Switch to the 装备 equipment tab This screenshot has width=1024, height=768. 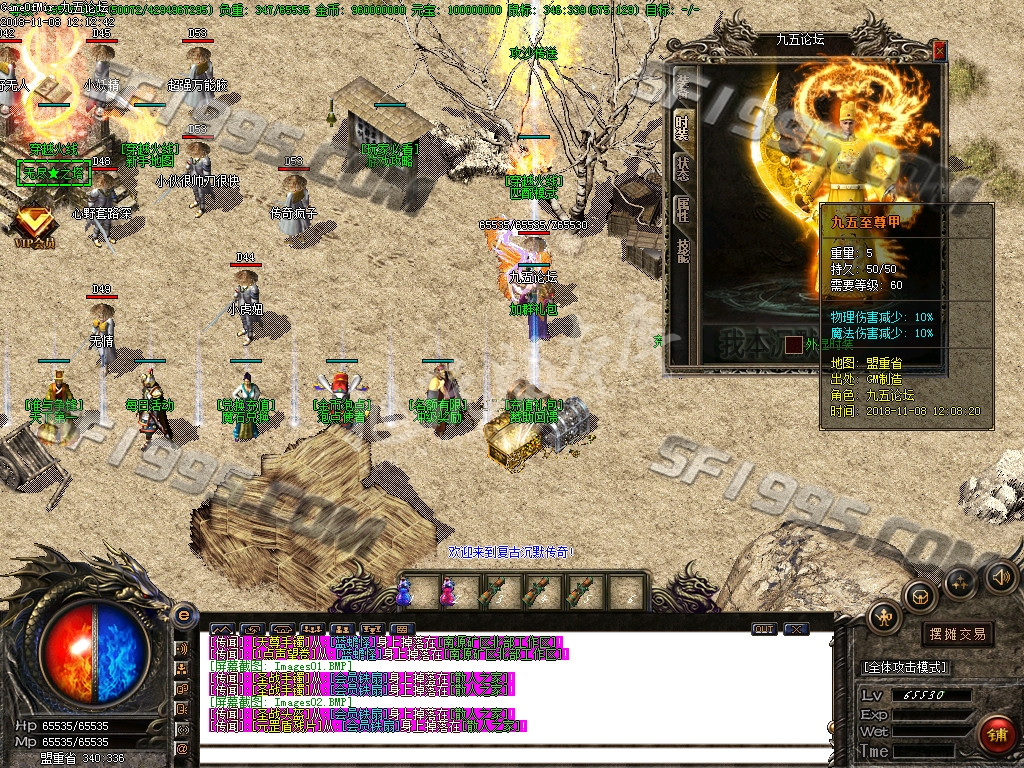point(682,83)
